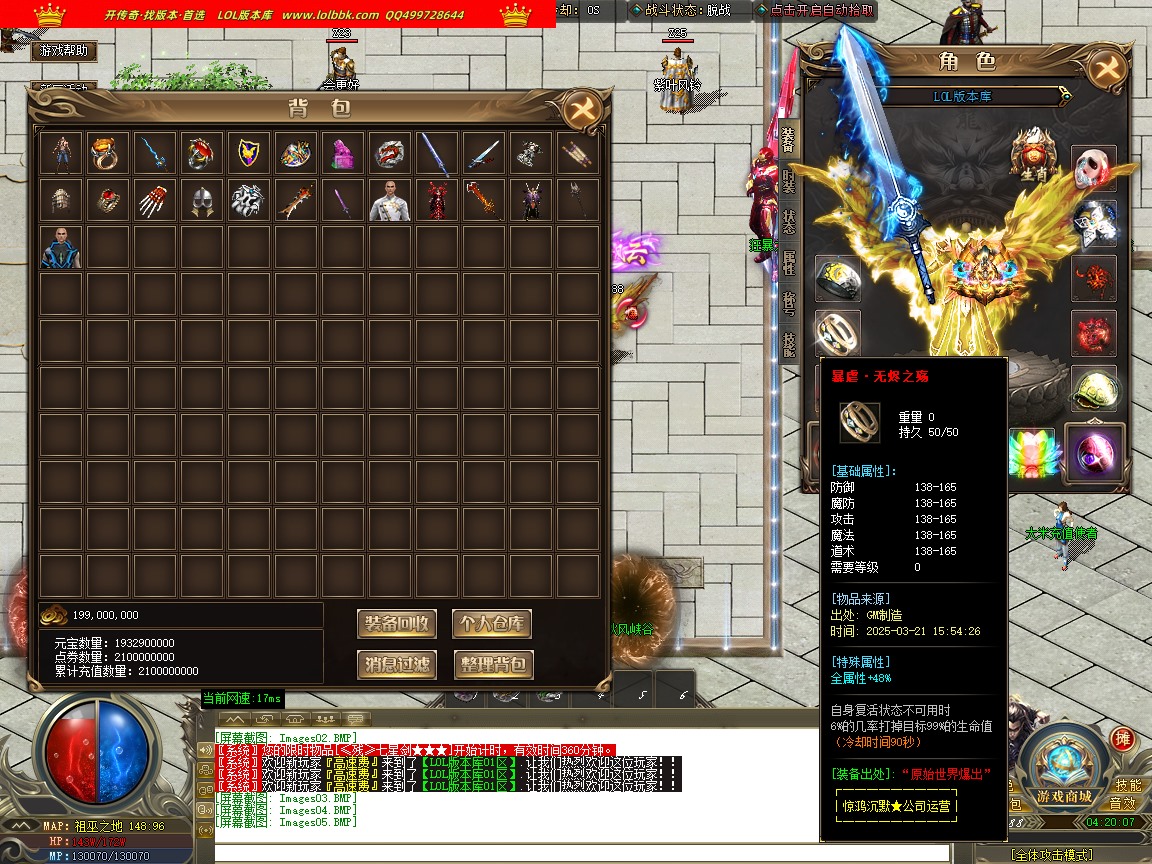Open the 游戏帮助 game help button
Screen dimensions: 1152x864
64,50
